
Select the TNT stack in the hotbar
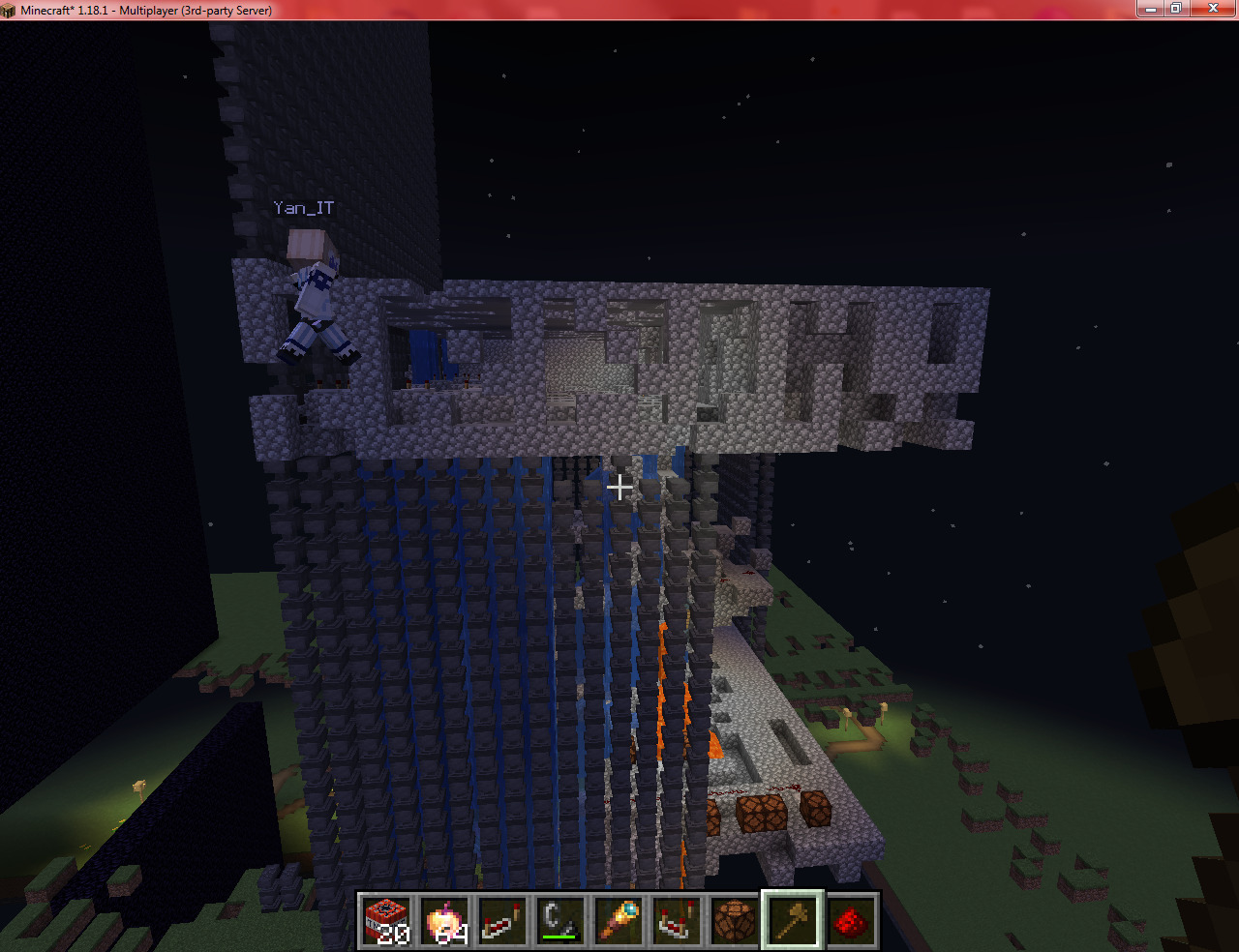click(387, 920)
